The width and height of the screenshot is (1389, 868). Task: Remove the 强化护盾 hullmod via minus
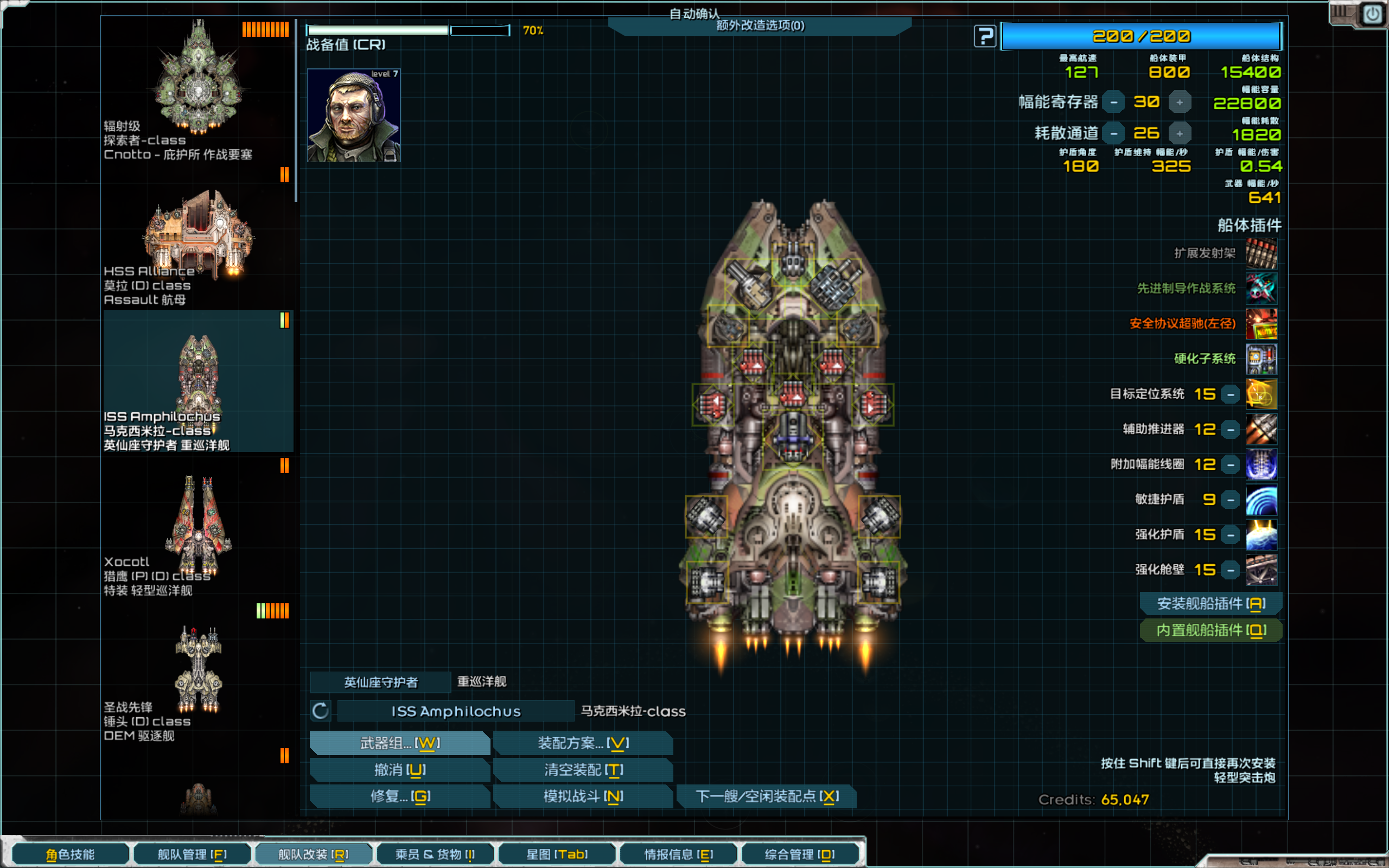tap(1231, 535)
